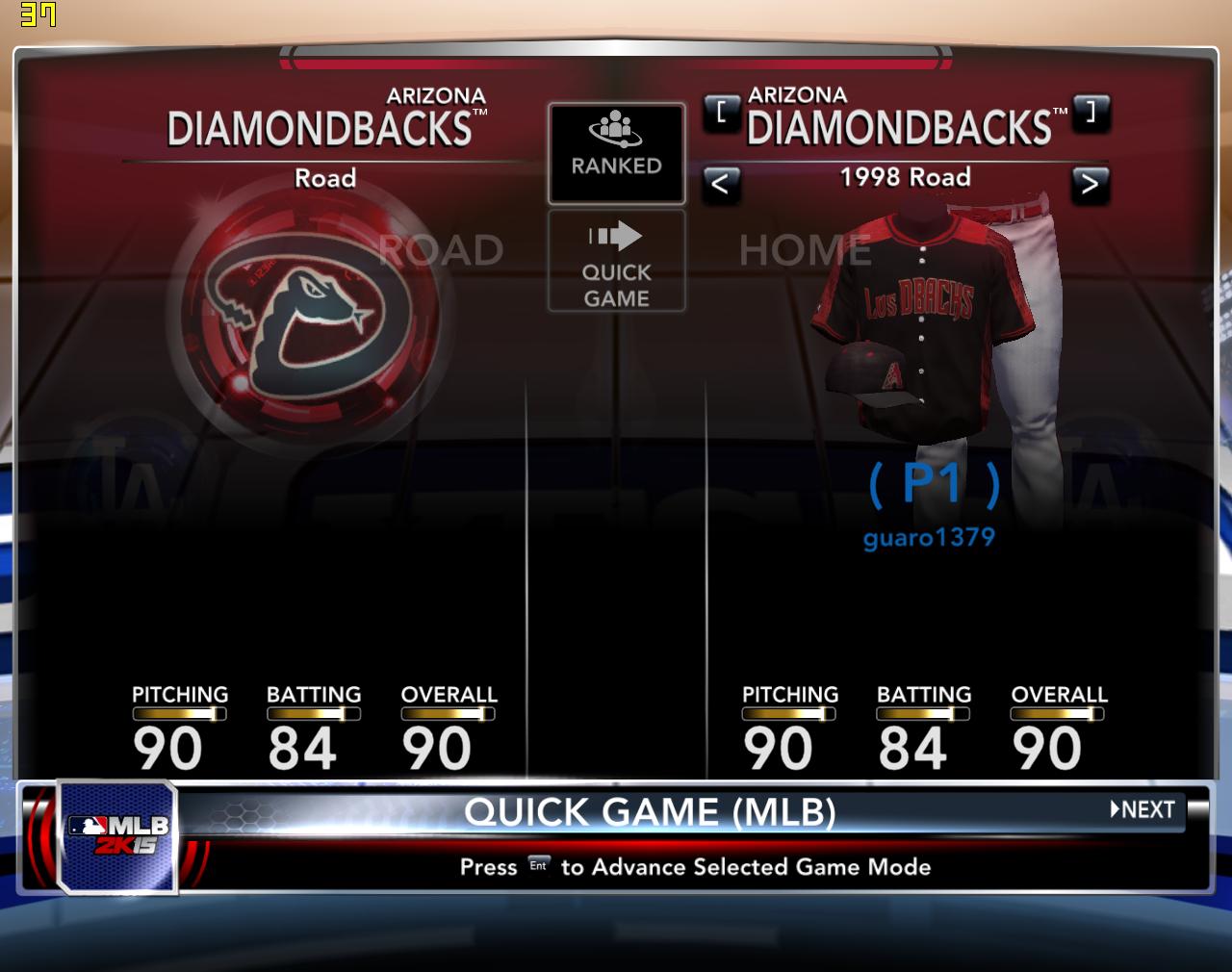Screen dimensions: 1232x972
Task: Switch home team with the right bracket button
Action: click(1091, 112)
